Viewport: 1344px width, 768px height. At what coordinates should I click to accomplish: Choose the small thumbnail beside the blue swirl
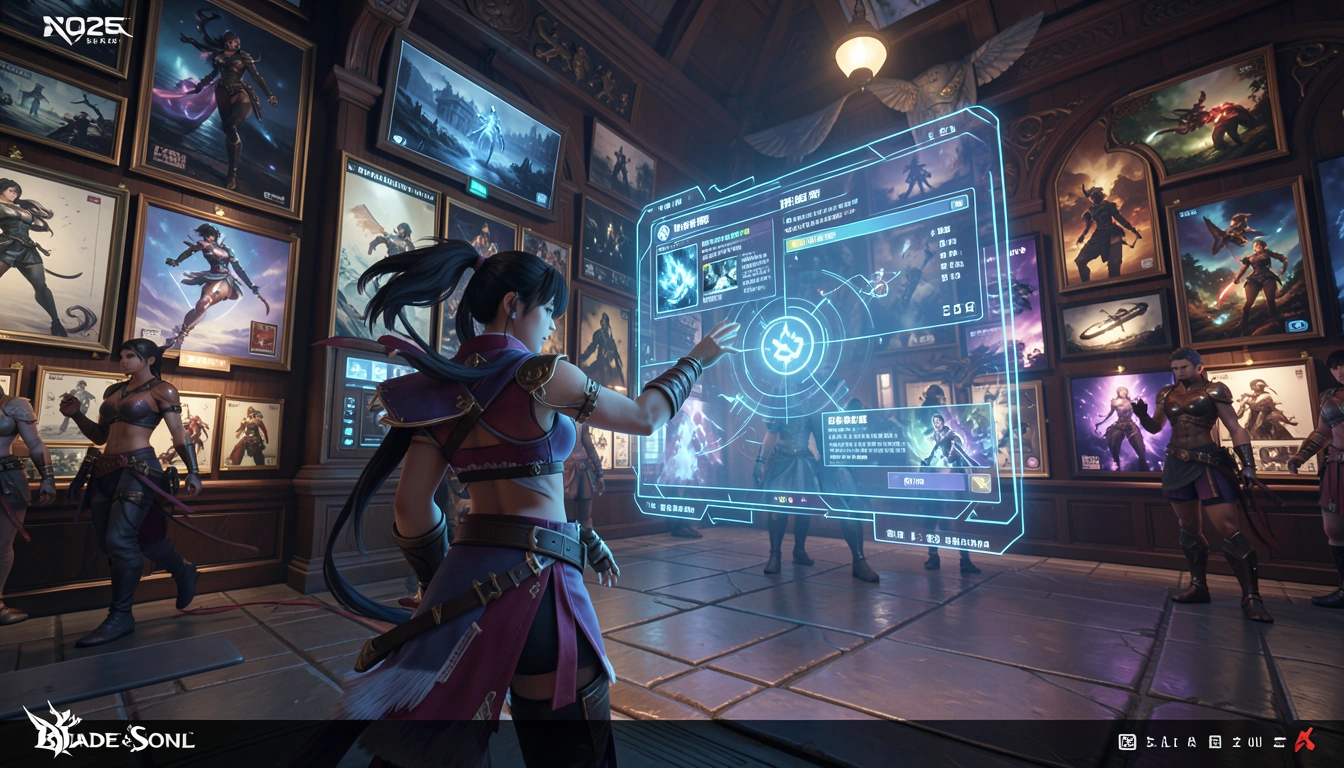720,273
